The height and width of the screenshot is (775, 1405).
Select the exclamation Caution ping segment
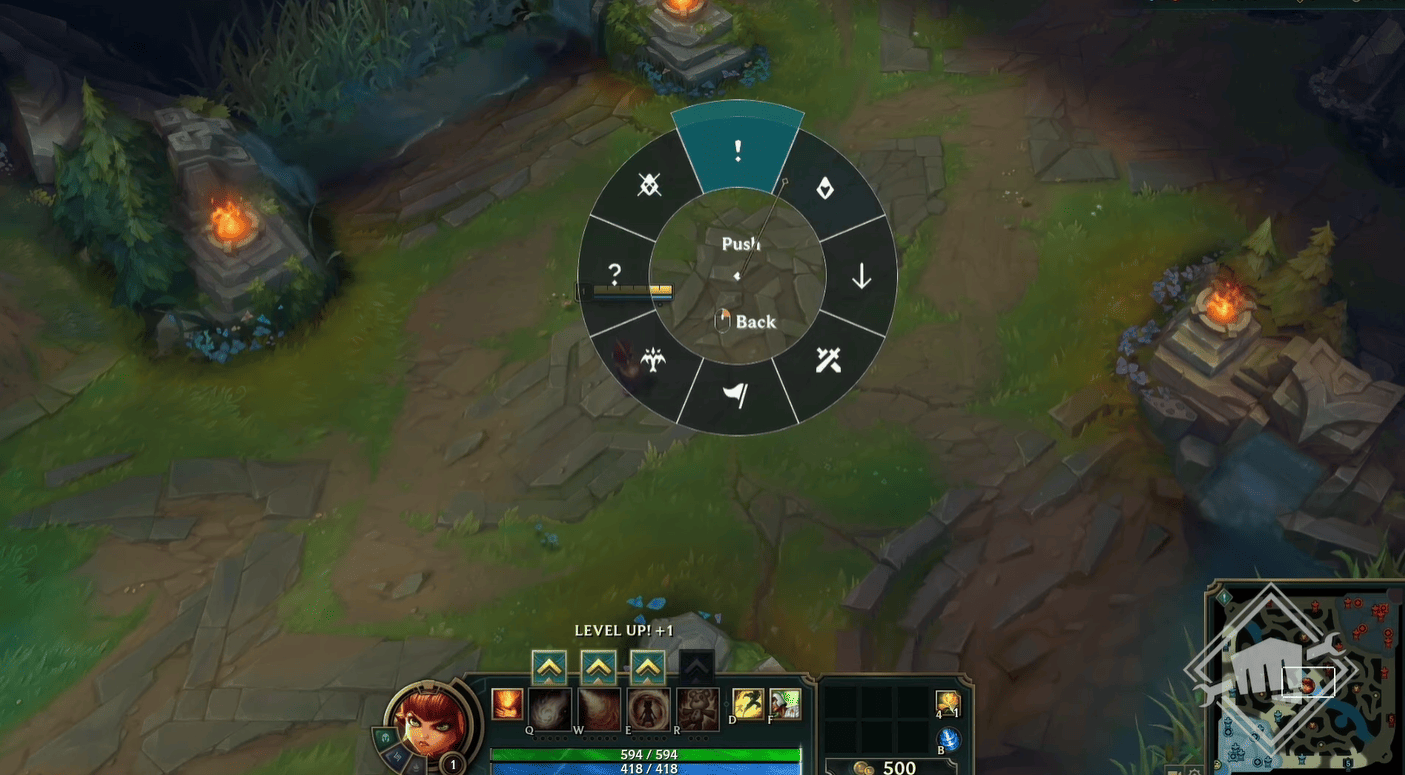tap(738, 150)
